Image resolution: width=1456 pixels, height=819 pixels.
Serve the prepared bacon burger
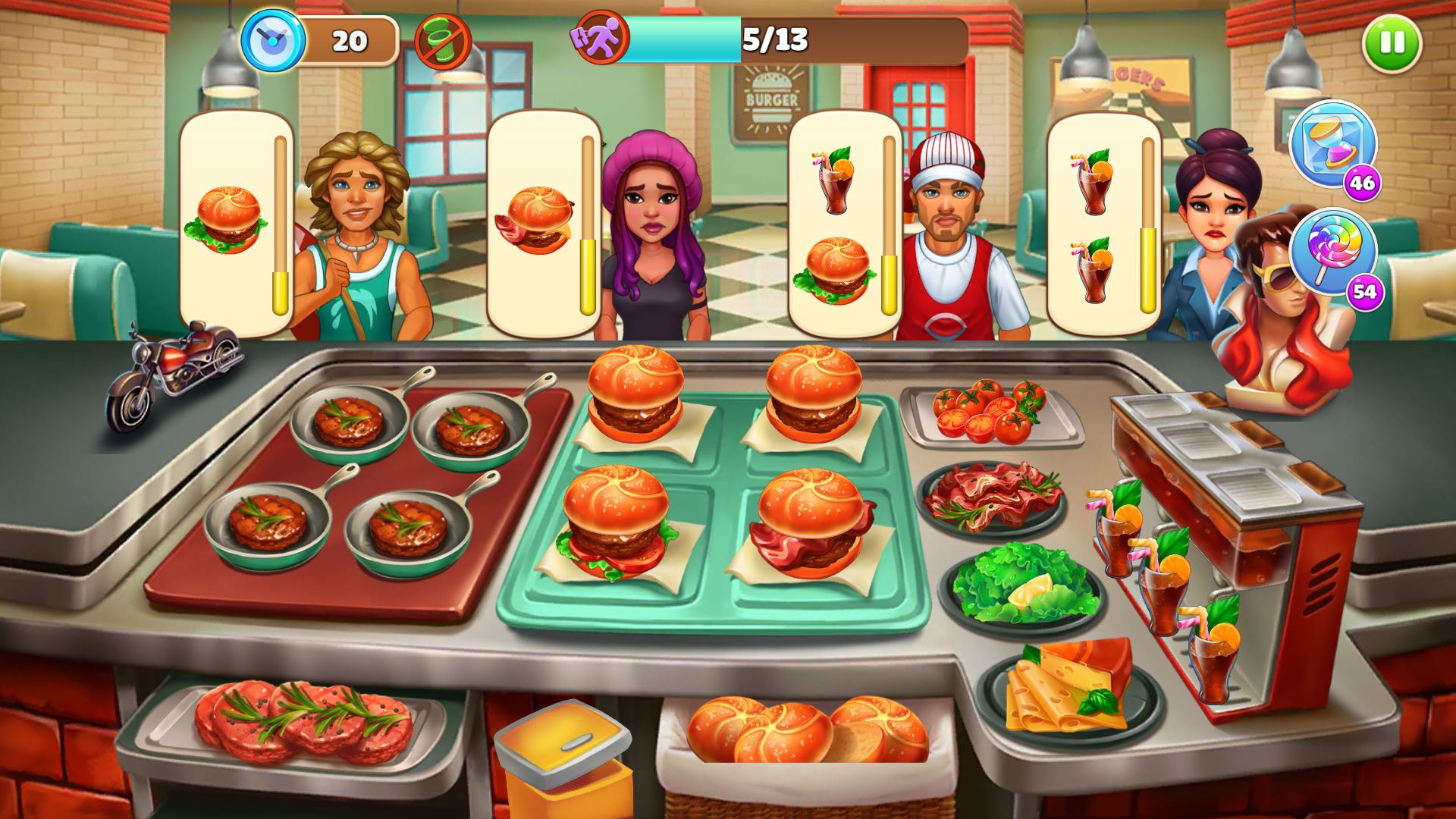(810, 523)
